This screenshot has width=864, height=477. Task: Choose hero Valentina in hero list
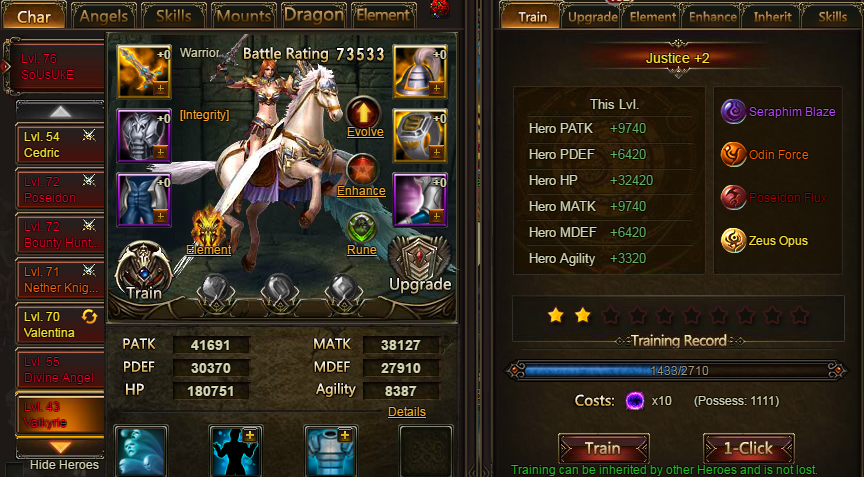tap(59, 324)
